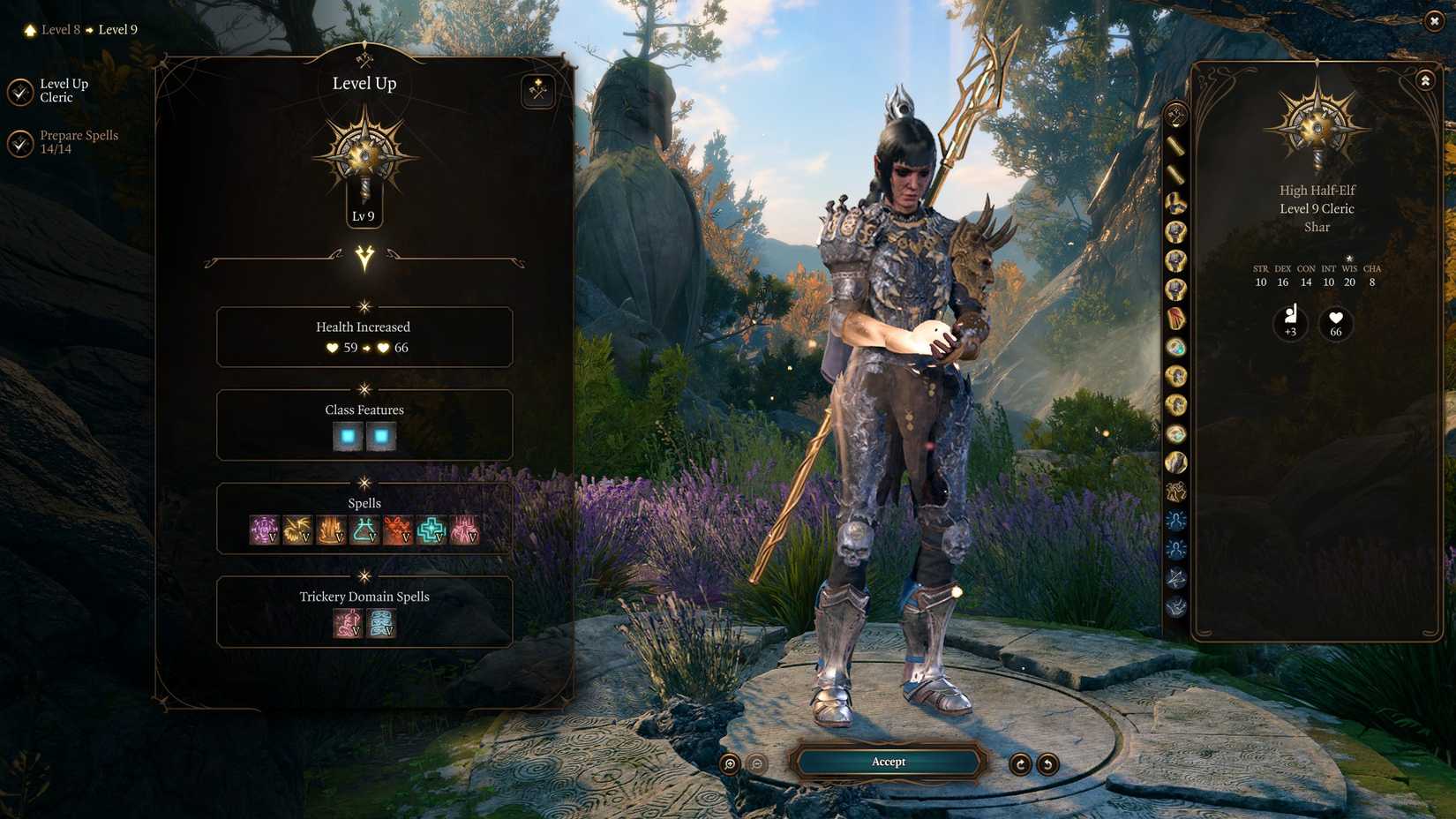Screen dimensions: 1456x819
Task: Inspect the first Class Features icon
Action: coord(348,436)
